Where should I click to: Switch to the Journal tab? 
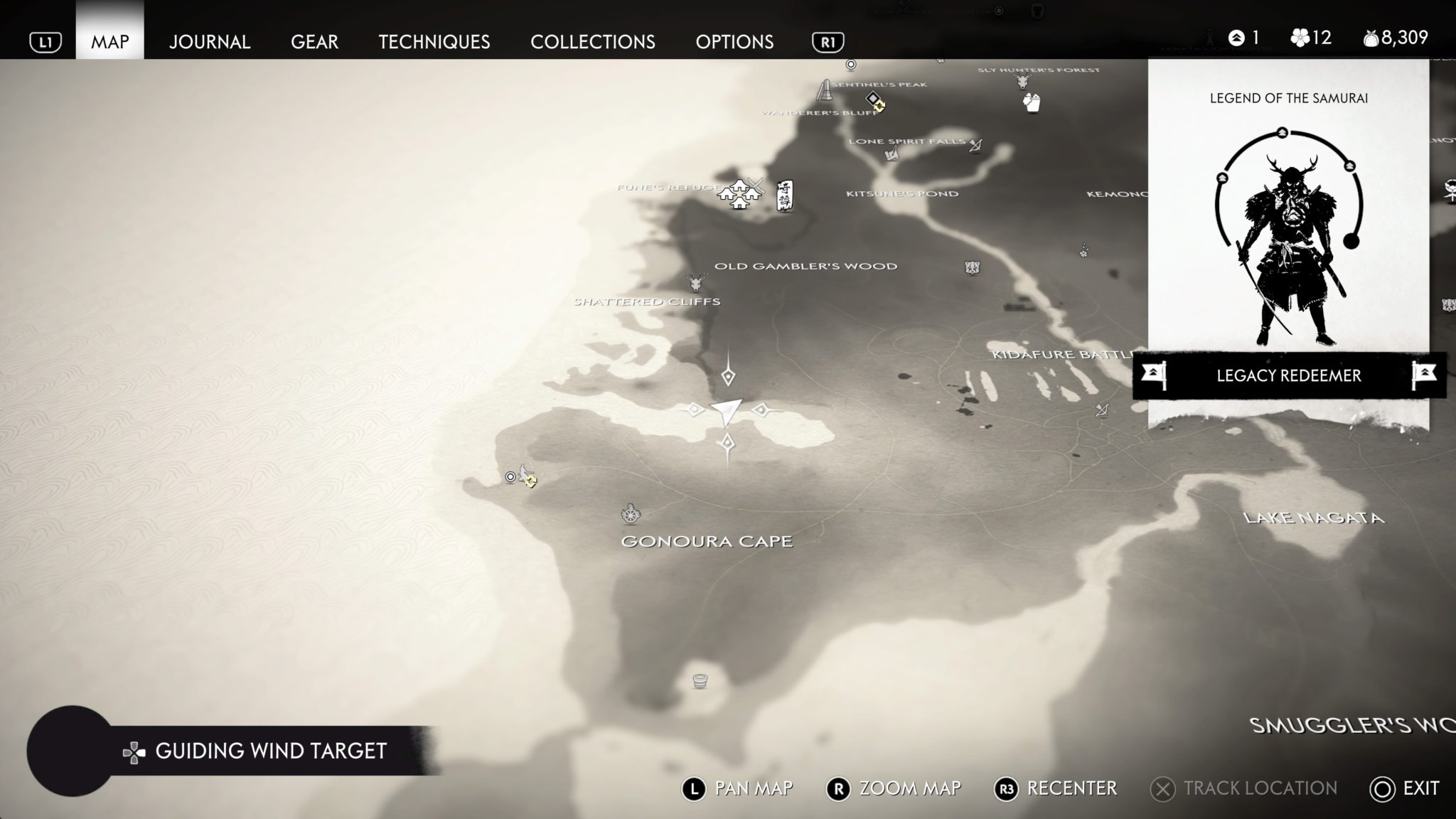click(209, 42)
